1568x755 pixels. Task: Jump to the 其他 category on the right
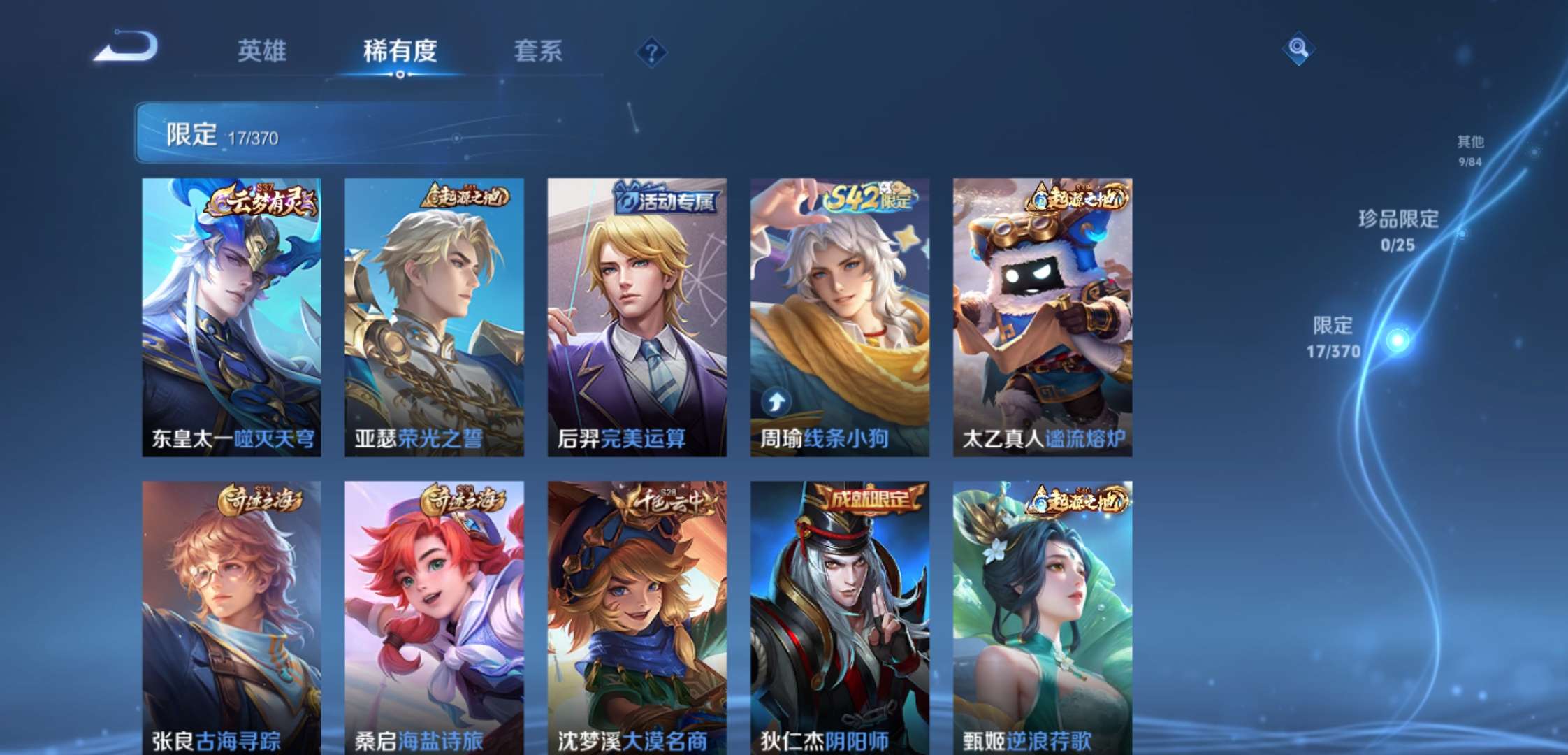click(x=1471, y=147)
